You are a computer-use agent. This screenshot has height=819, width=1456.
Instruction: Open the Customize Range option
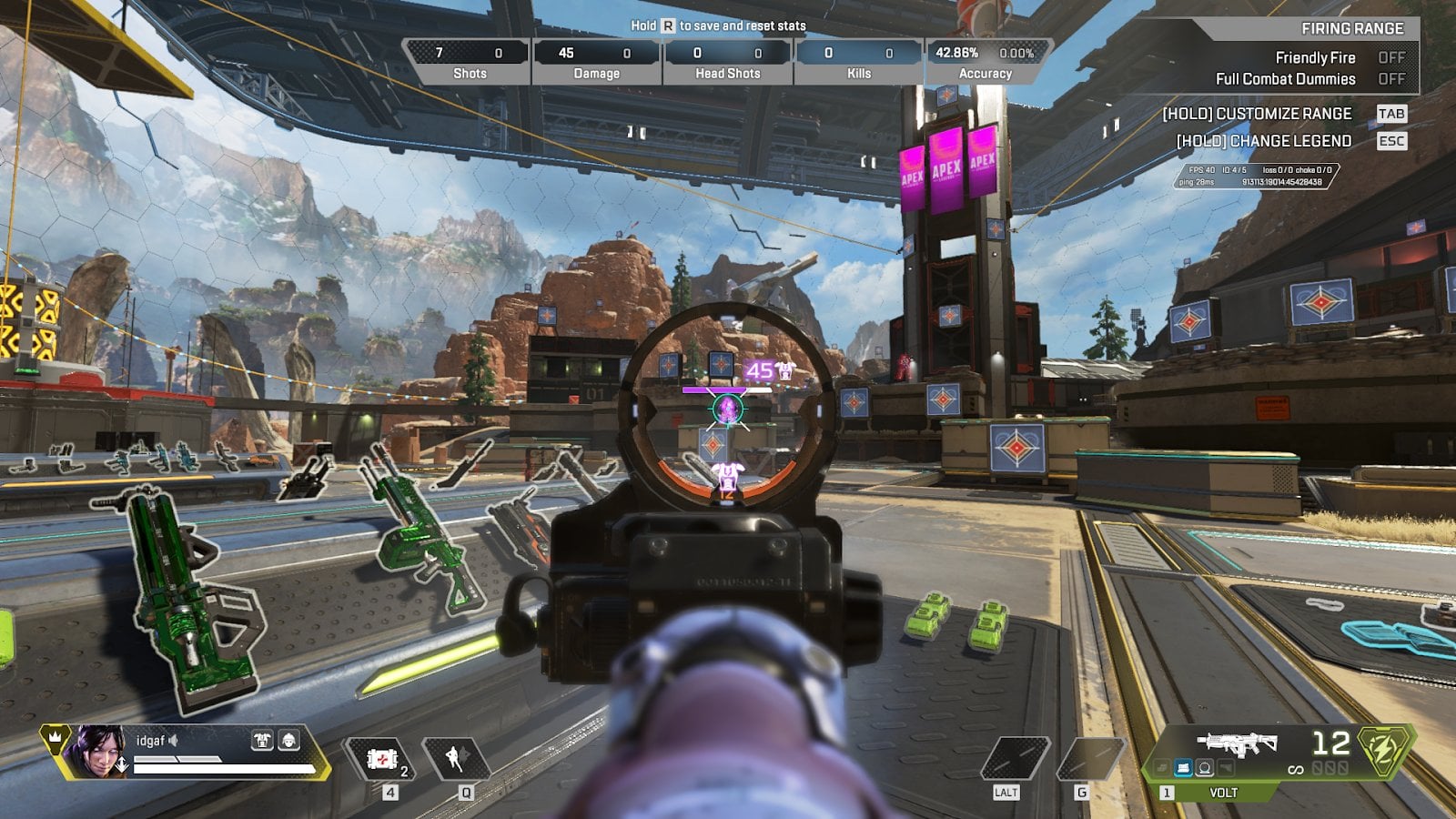point(1390,114)
